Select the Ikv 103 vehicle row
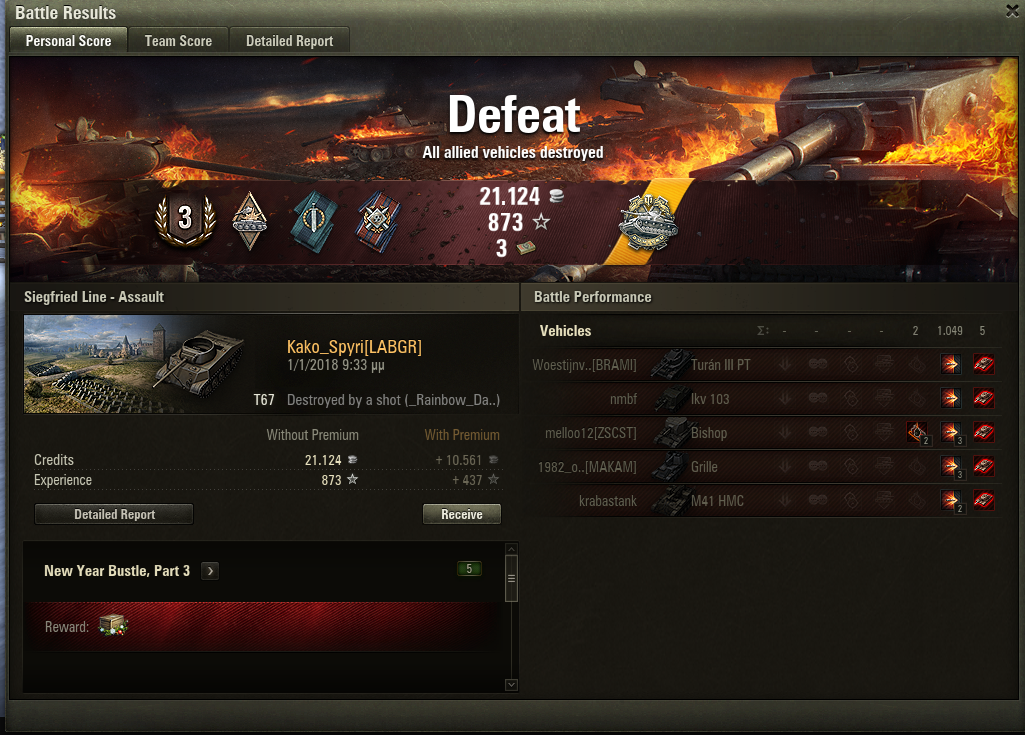 pos(710,399)
